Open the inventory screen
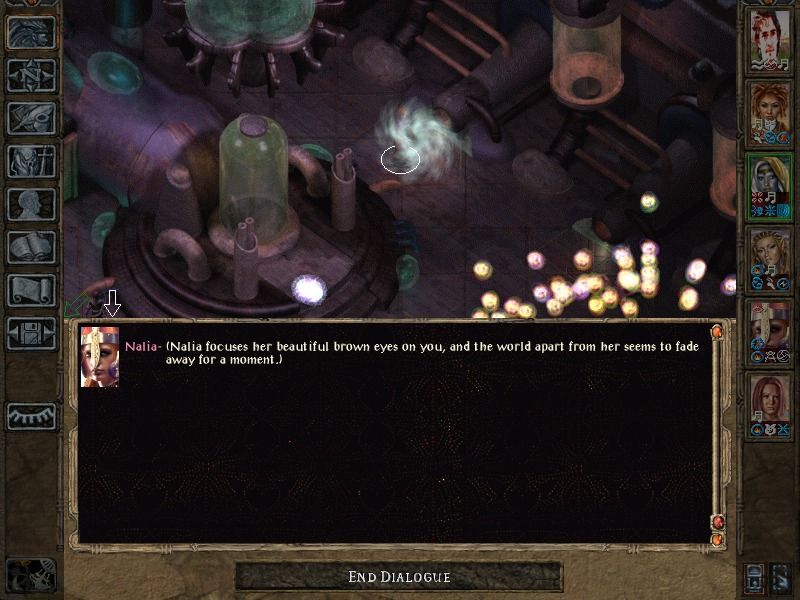This screenshot has width=800, height=600. [31, 161]
